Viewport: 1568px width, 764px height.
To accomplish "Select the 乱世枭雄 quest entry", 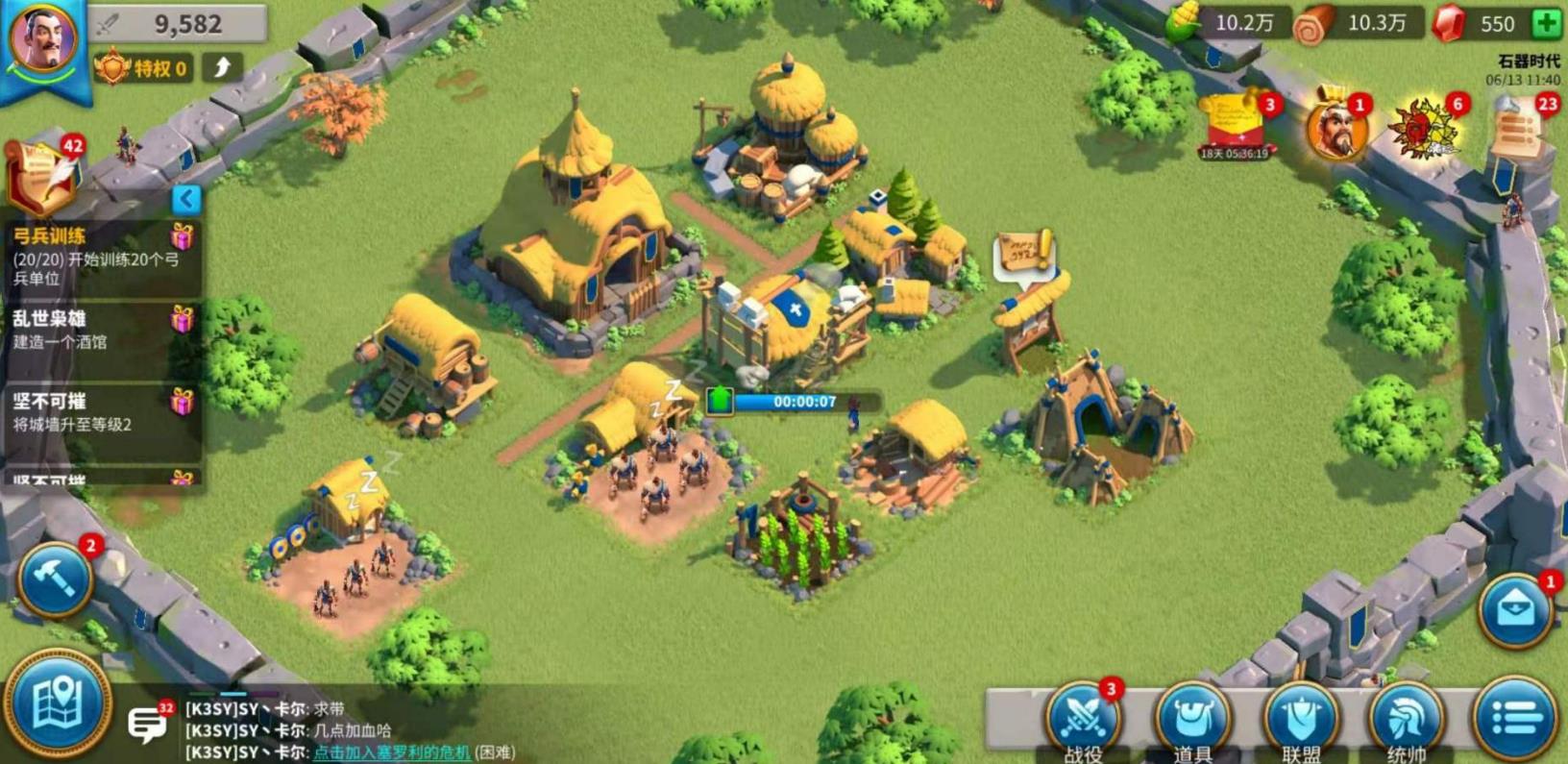I will [100, 330].
